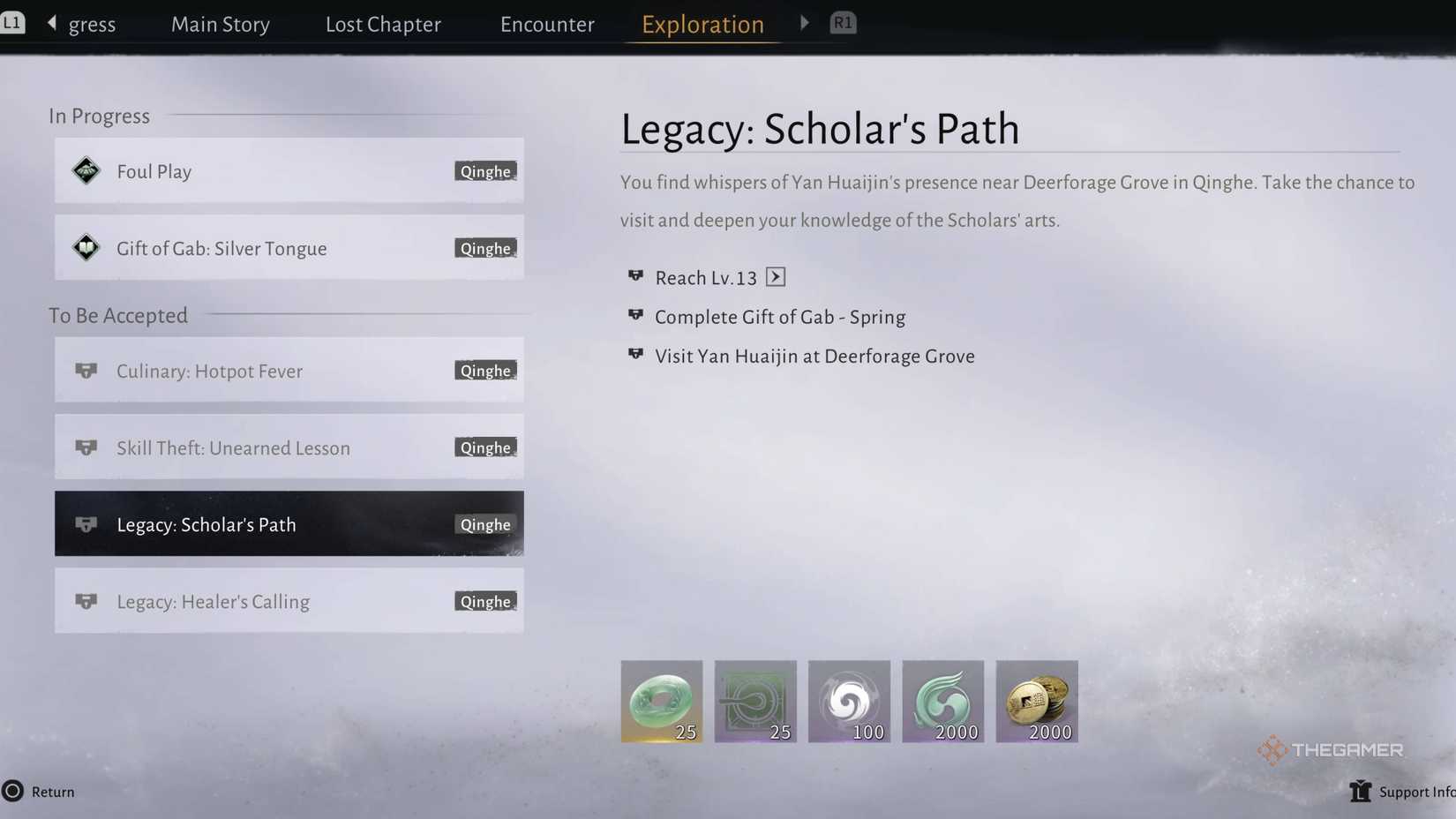This screenshot has width=1456, height=819.
Task: Click the Culinary: Hotpot Fever quest icon
Action: coord(86,371)
